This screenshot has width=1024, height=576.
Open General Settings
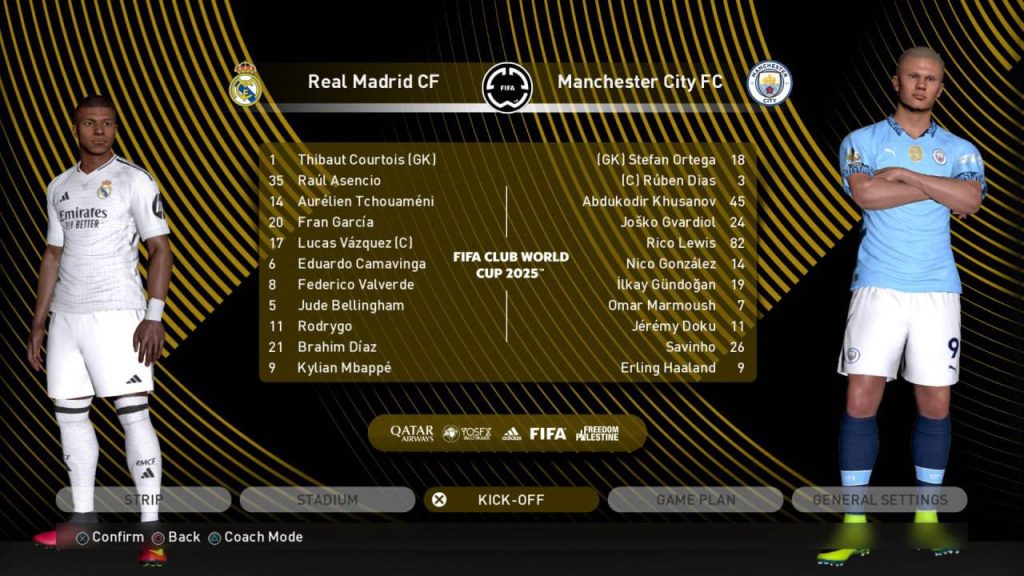pos(879,499)
